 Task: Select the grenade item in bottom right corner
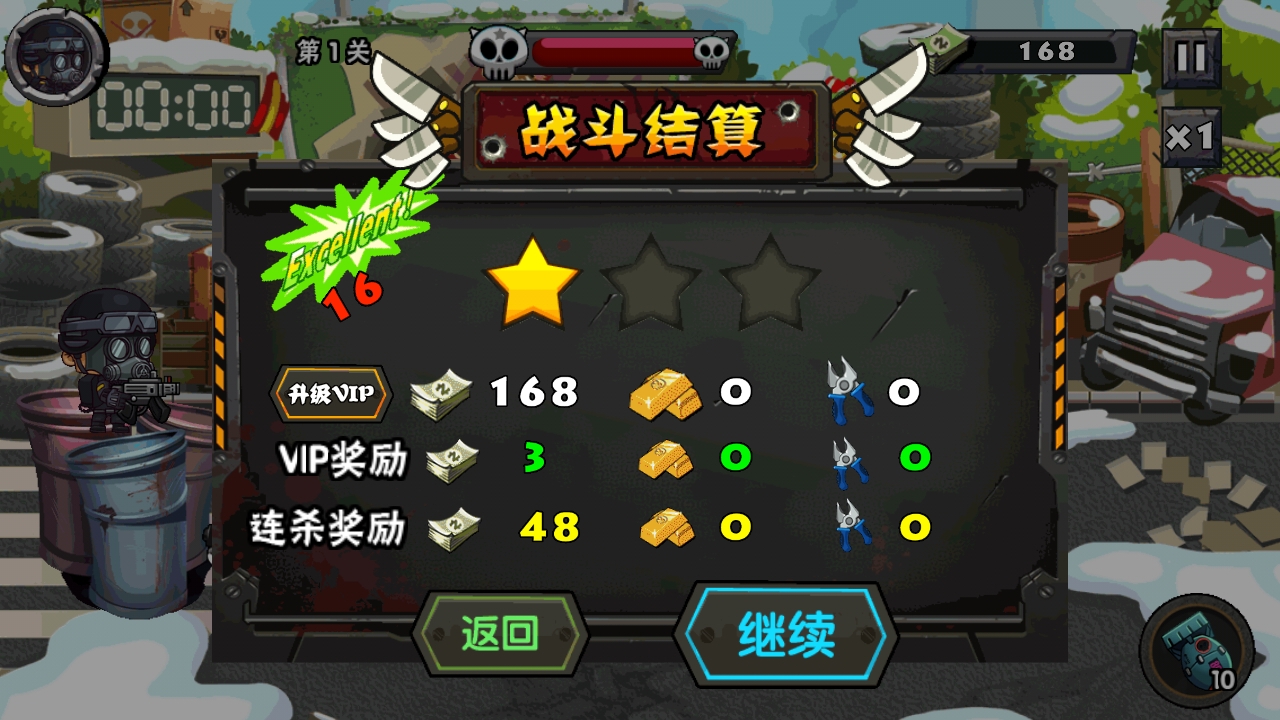coord(1200,650)
